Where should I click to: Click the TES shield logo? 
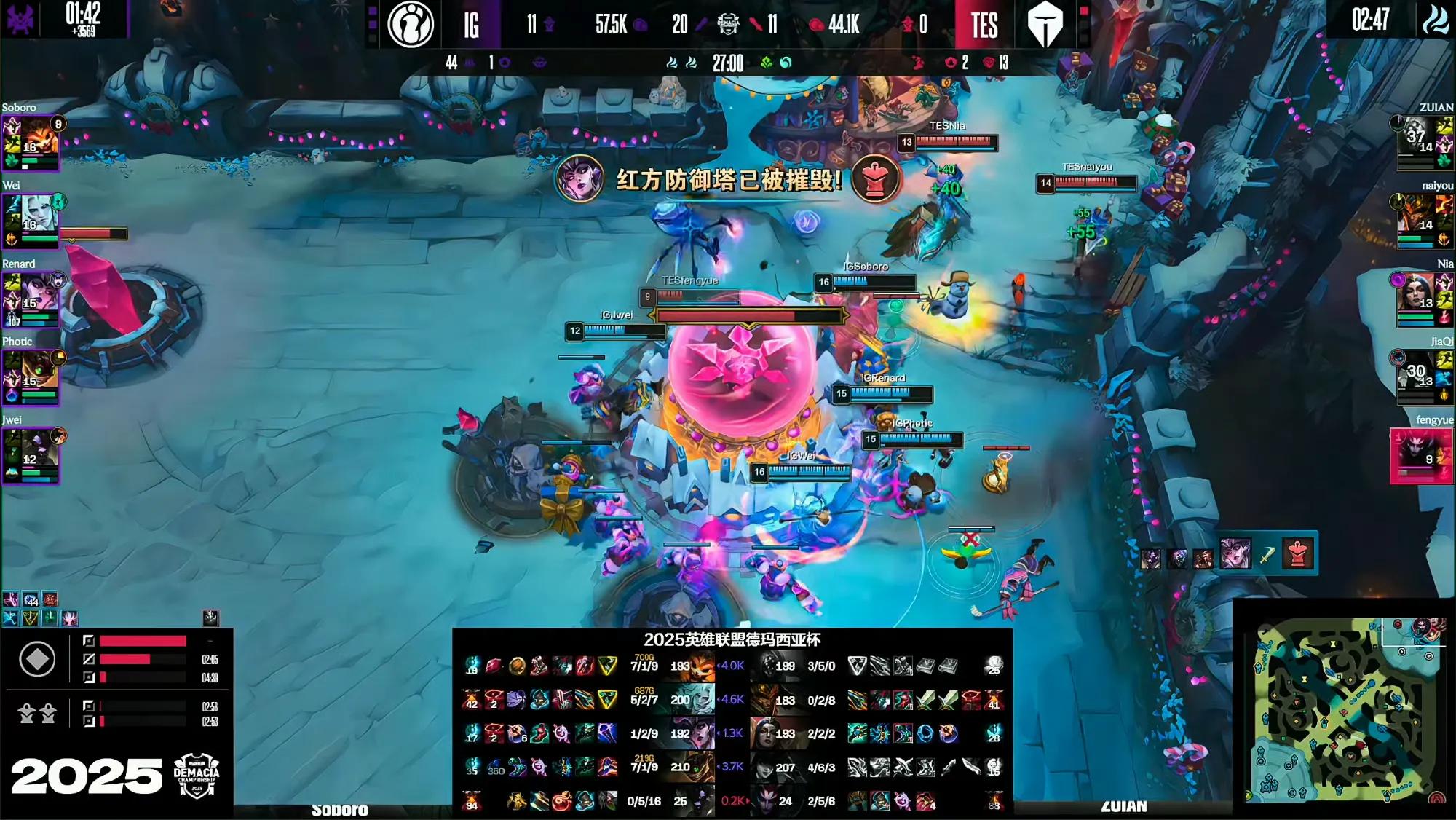point(1045,24)
